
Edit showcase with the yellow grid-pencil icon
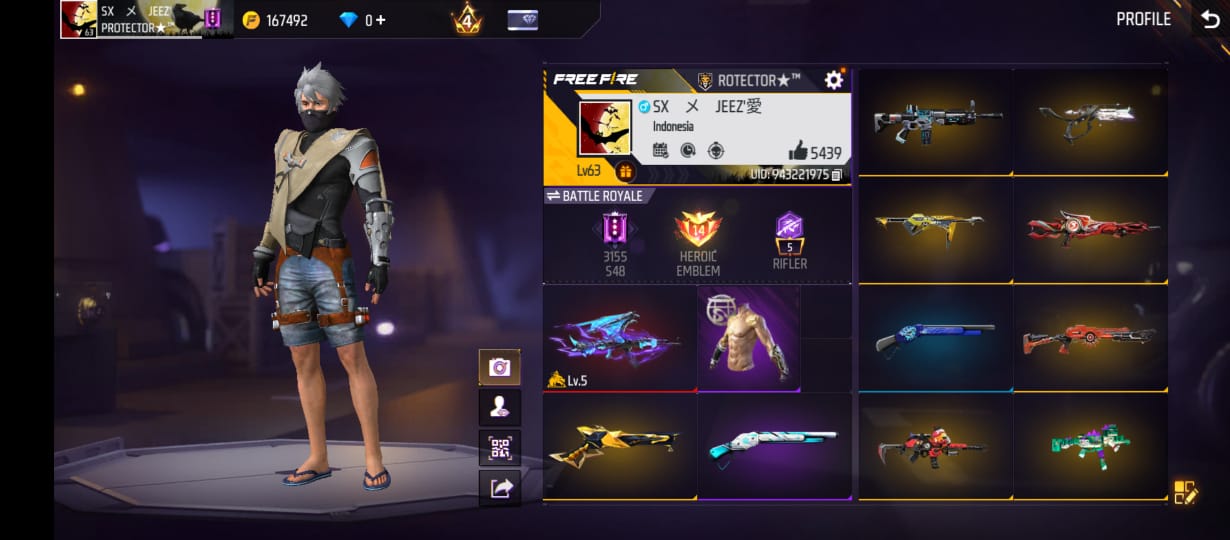[1185, 491]
